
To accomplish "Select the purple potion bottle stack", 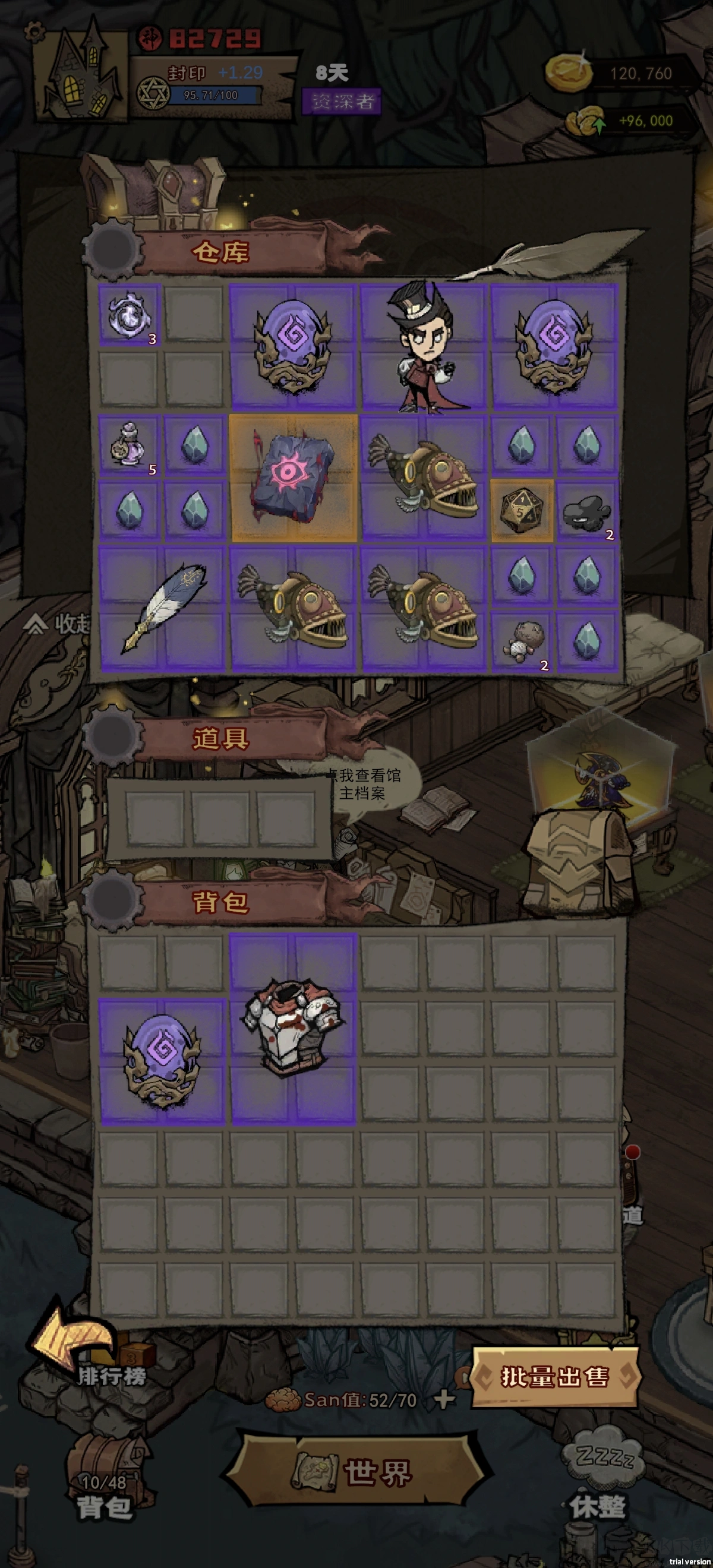I will (128, 445).
